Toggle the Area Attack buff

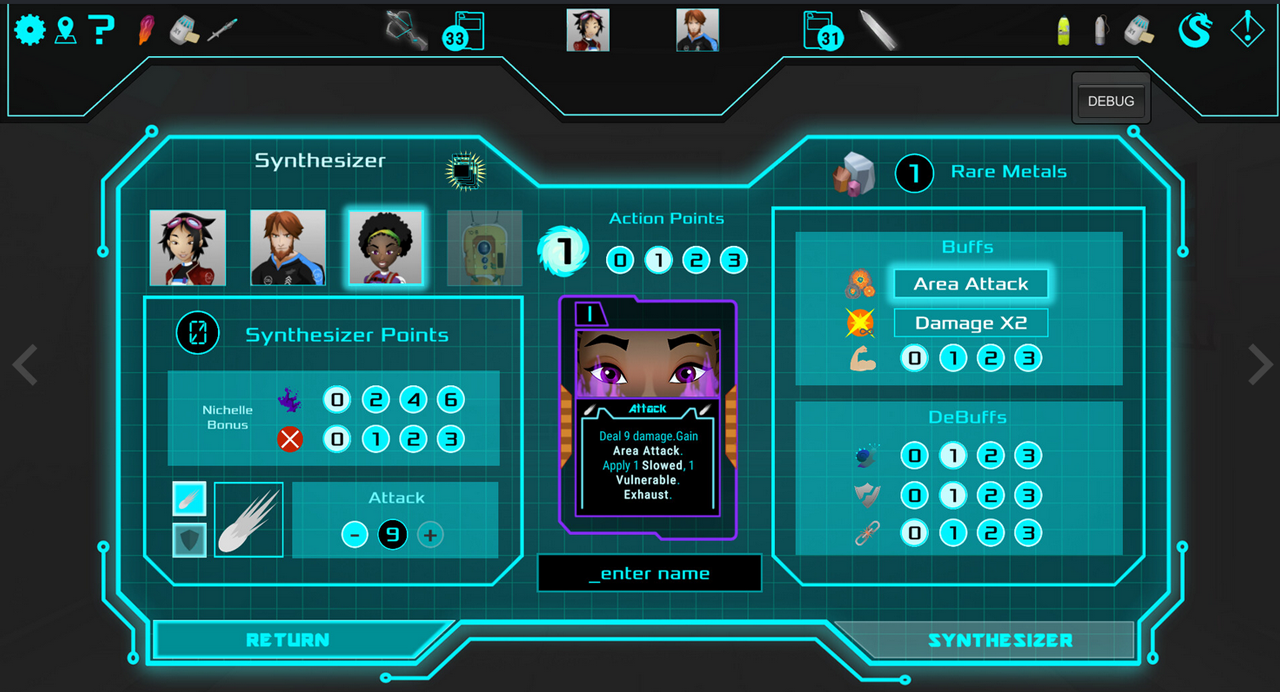coord(970,284)
